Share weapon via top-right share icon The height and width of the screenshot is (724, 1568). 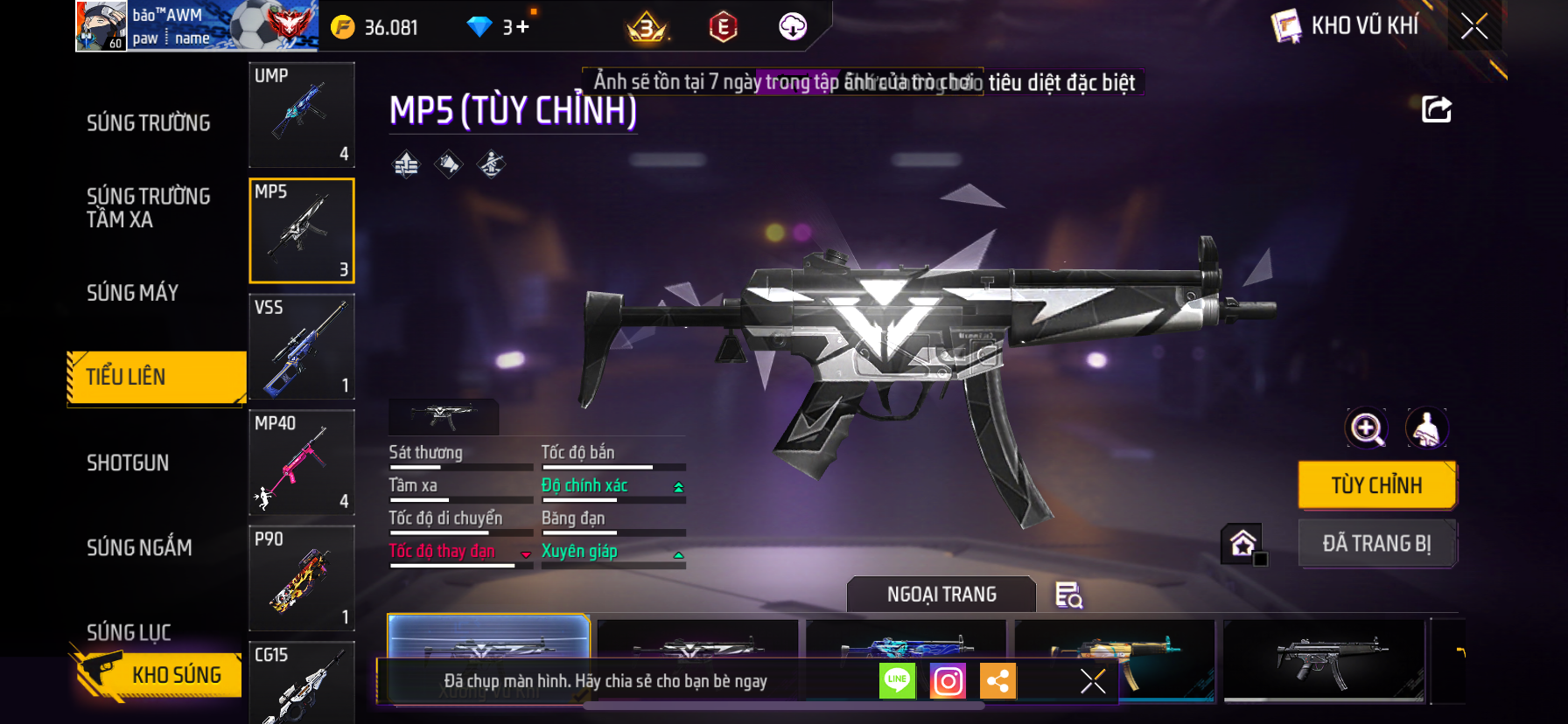(x=1436, y=110)
